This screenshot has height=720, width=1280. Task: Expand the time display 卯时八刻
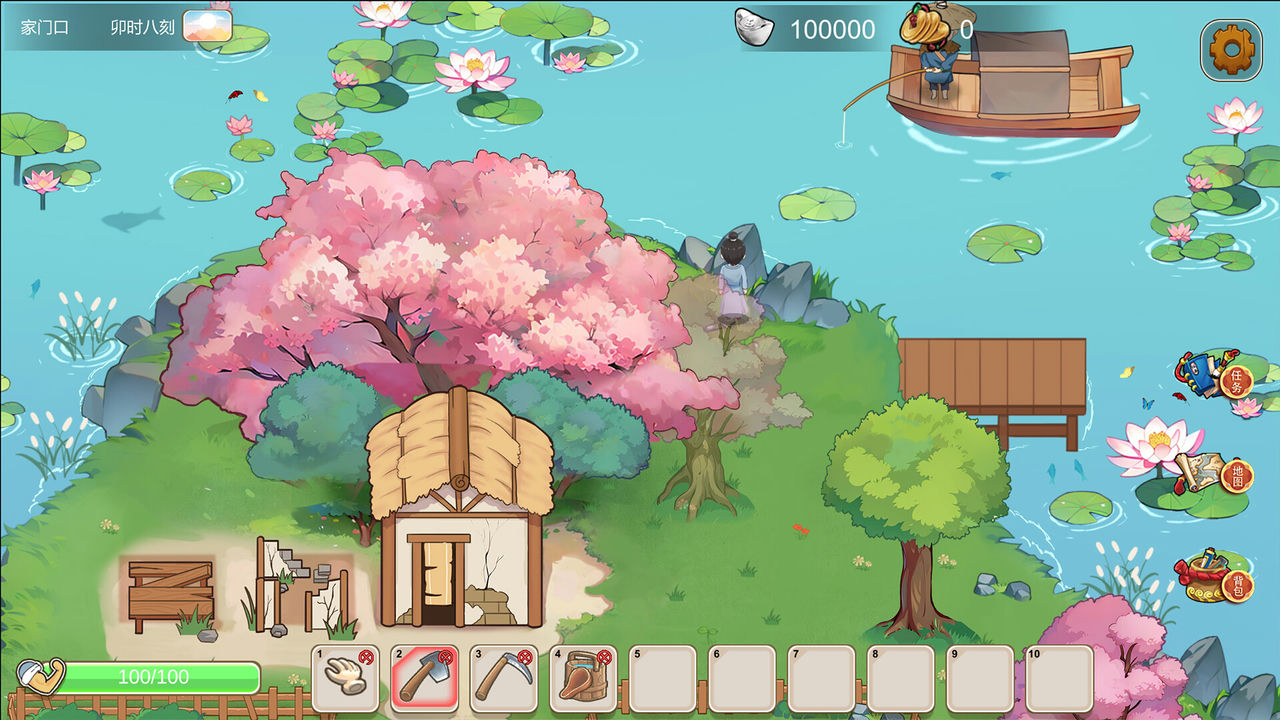[143, 26]
